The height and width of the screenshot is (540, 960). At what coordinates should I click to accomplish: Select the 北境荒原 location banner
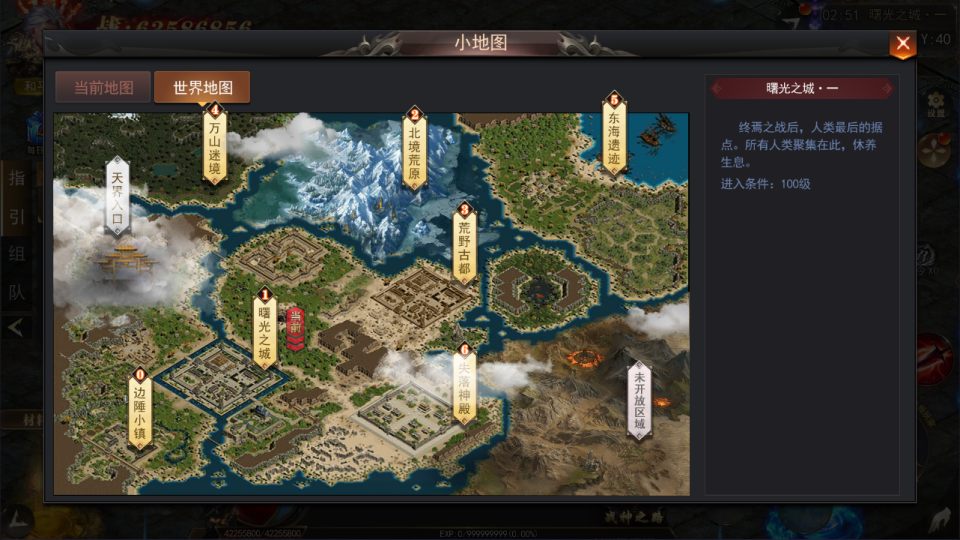point(414,150)
